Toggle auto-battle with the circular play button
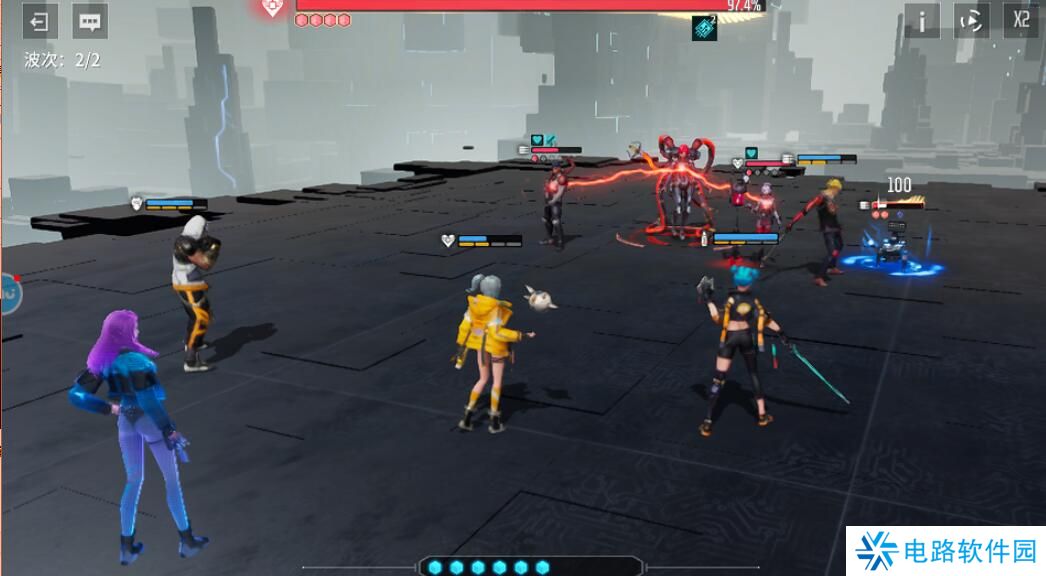 tap(971, 21)
